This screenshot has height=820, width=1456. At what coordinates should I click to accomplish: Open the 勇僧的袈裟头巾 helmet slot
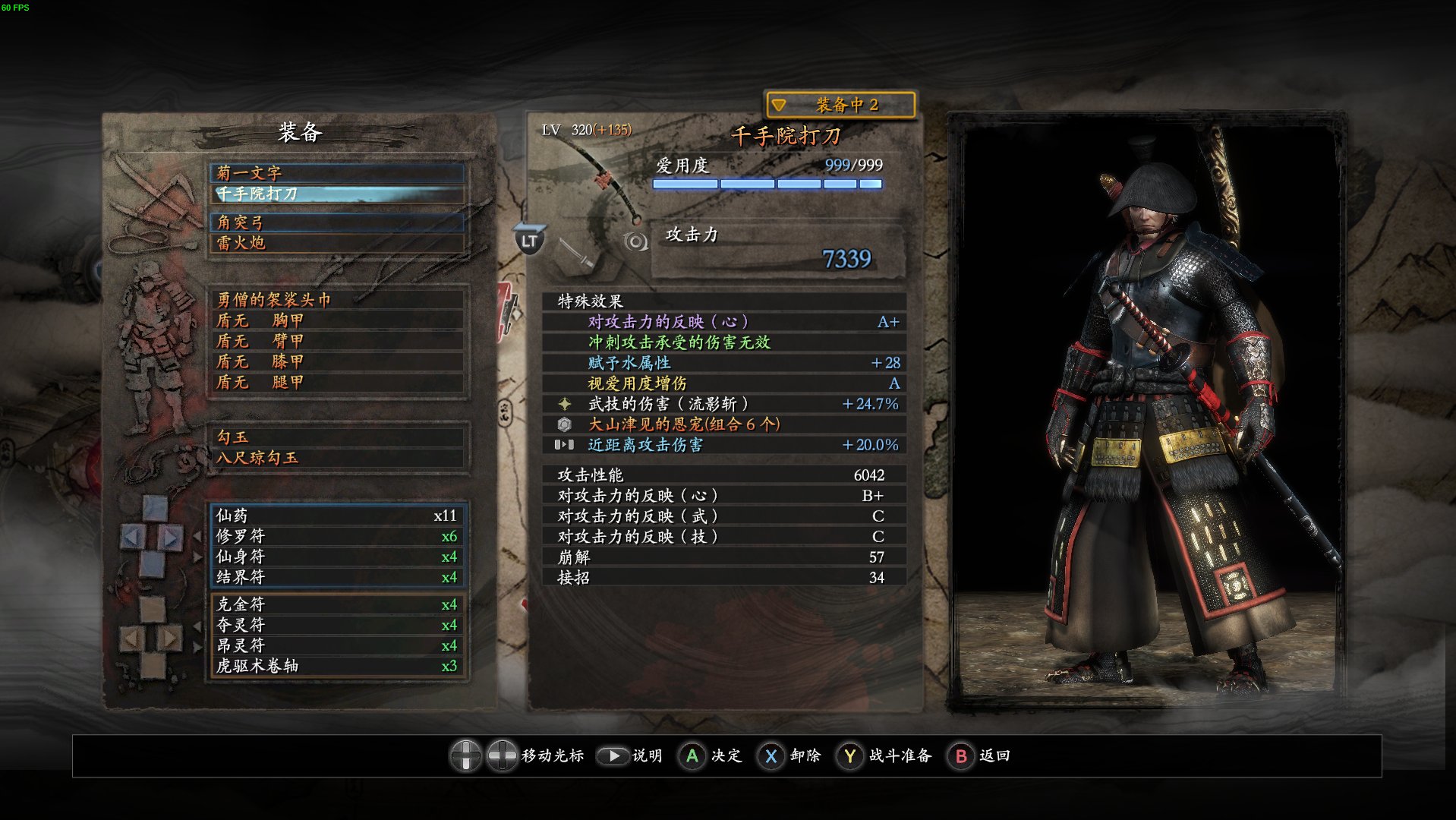[x=336, y=300]
